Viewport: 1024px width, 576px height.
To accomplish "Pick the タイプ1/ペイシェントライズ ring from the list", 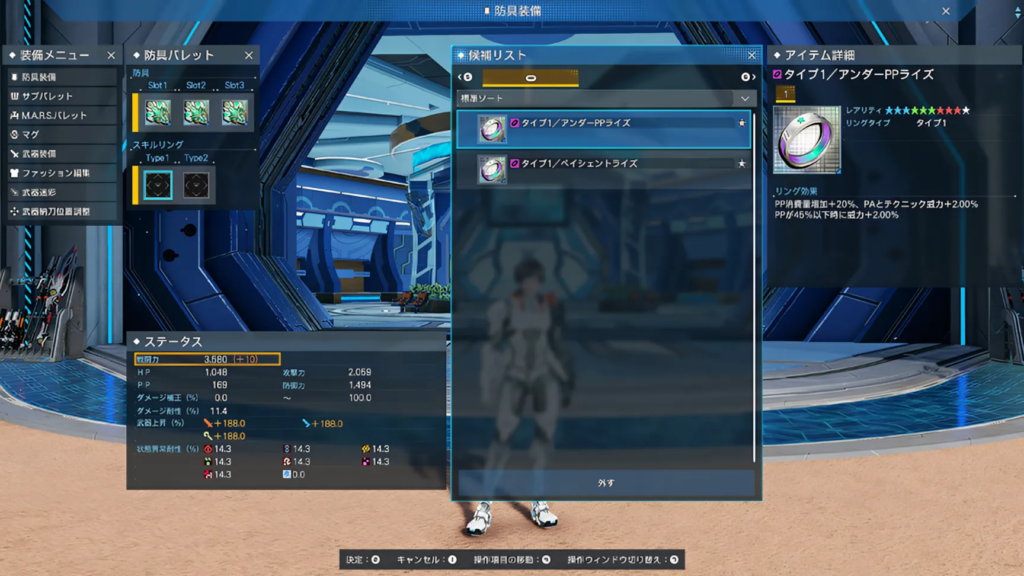I will [604, 169].
